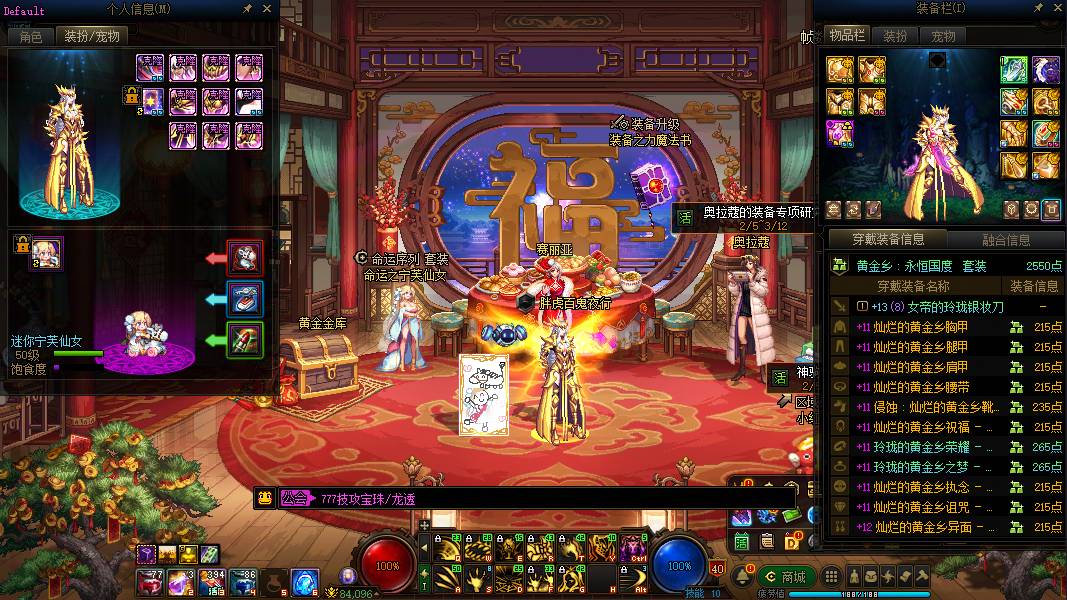Select the mini pet portrait slot
This screenshot has height=600, width=1067.
click(46, 253)
